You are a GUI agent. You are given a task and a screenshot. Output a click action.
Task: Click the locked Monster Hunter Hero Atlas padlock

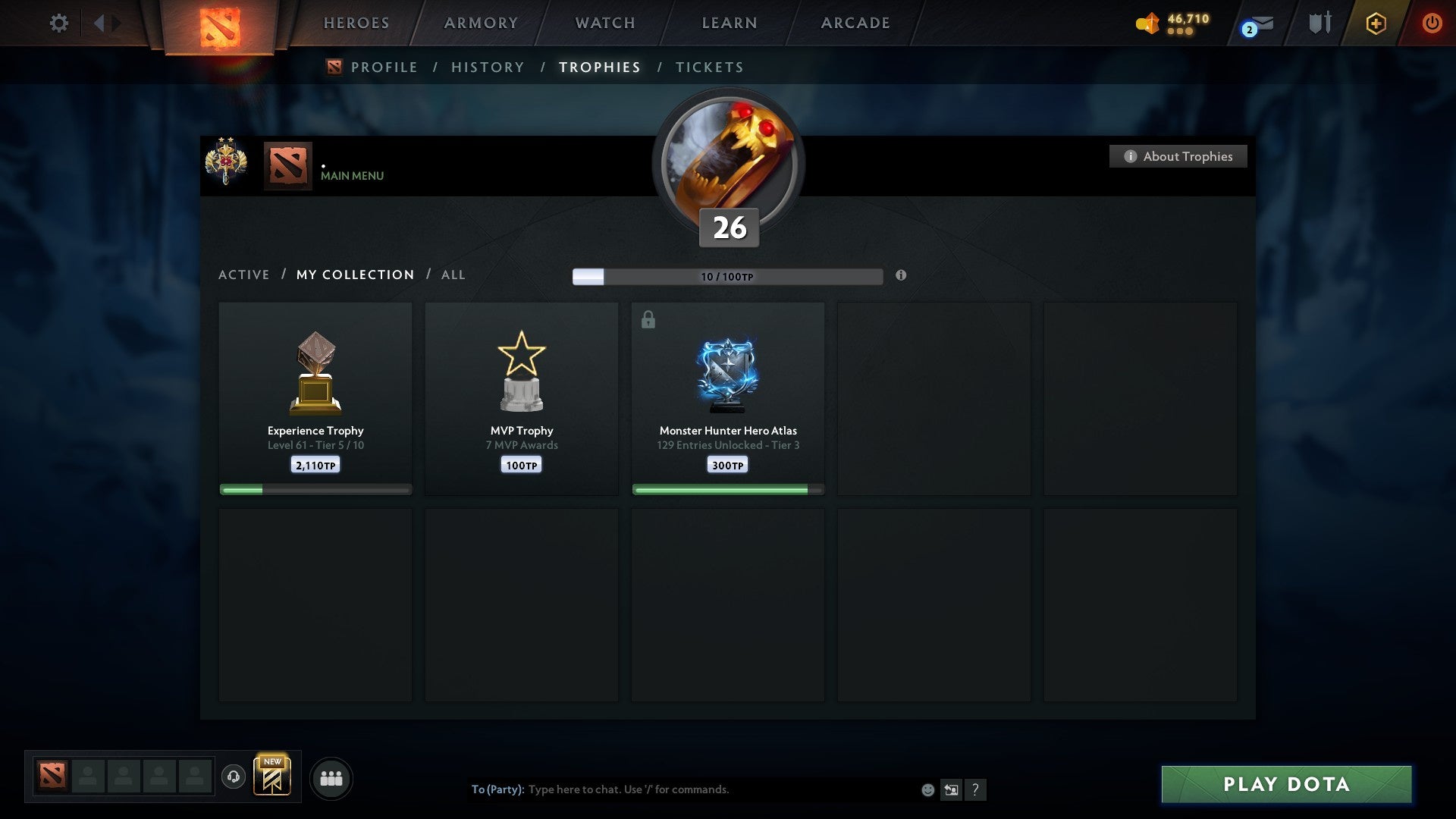coord(647,319)
